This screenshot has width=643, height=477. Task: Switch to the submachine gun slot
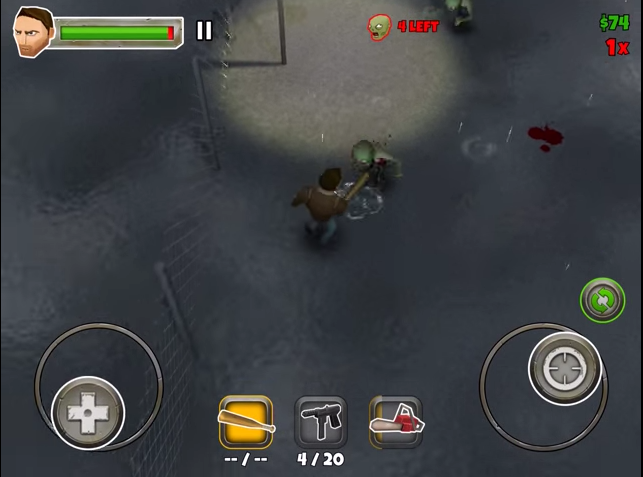(x=321, y=422)
